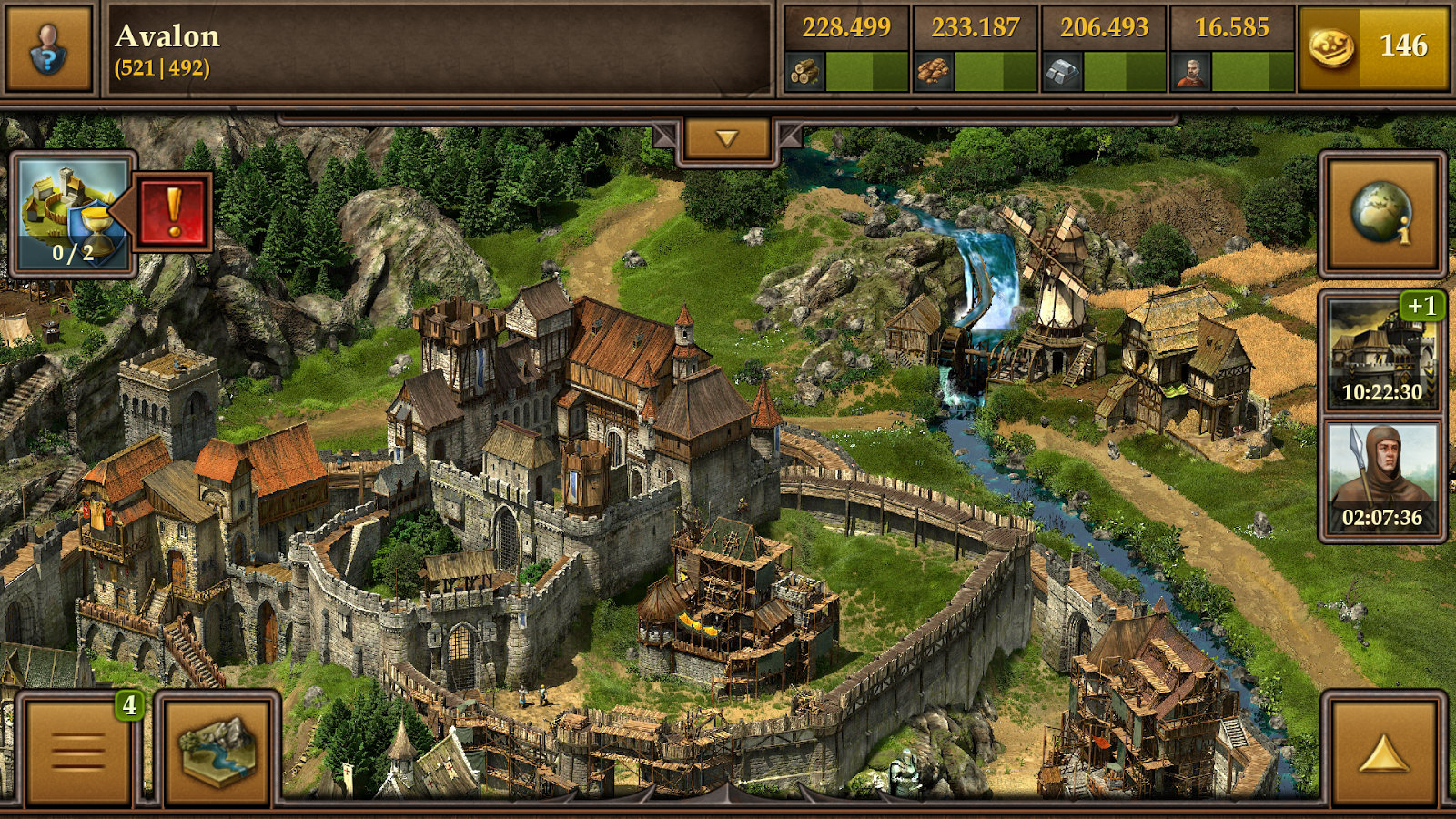Expand the top panel with the down chevron
This screenshot has width=1456, height=819.
[x=725, y=138]
